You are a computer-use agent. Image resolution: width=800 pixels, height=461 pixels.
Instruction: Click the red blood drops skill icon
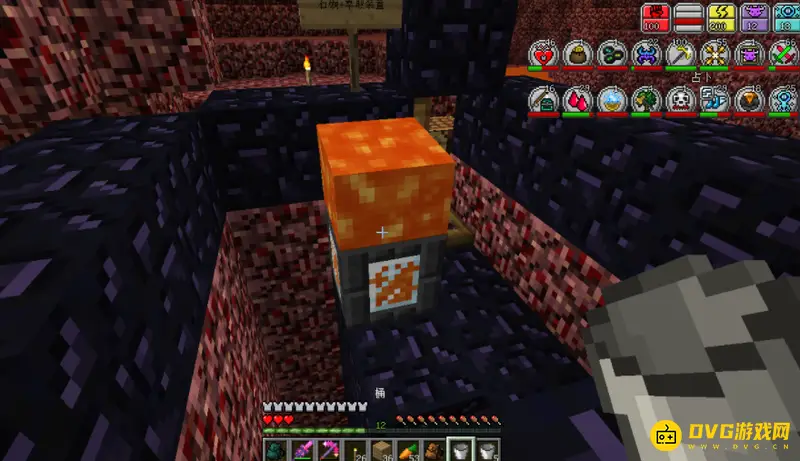click(580, 100)
